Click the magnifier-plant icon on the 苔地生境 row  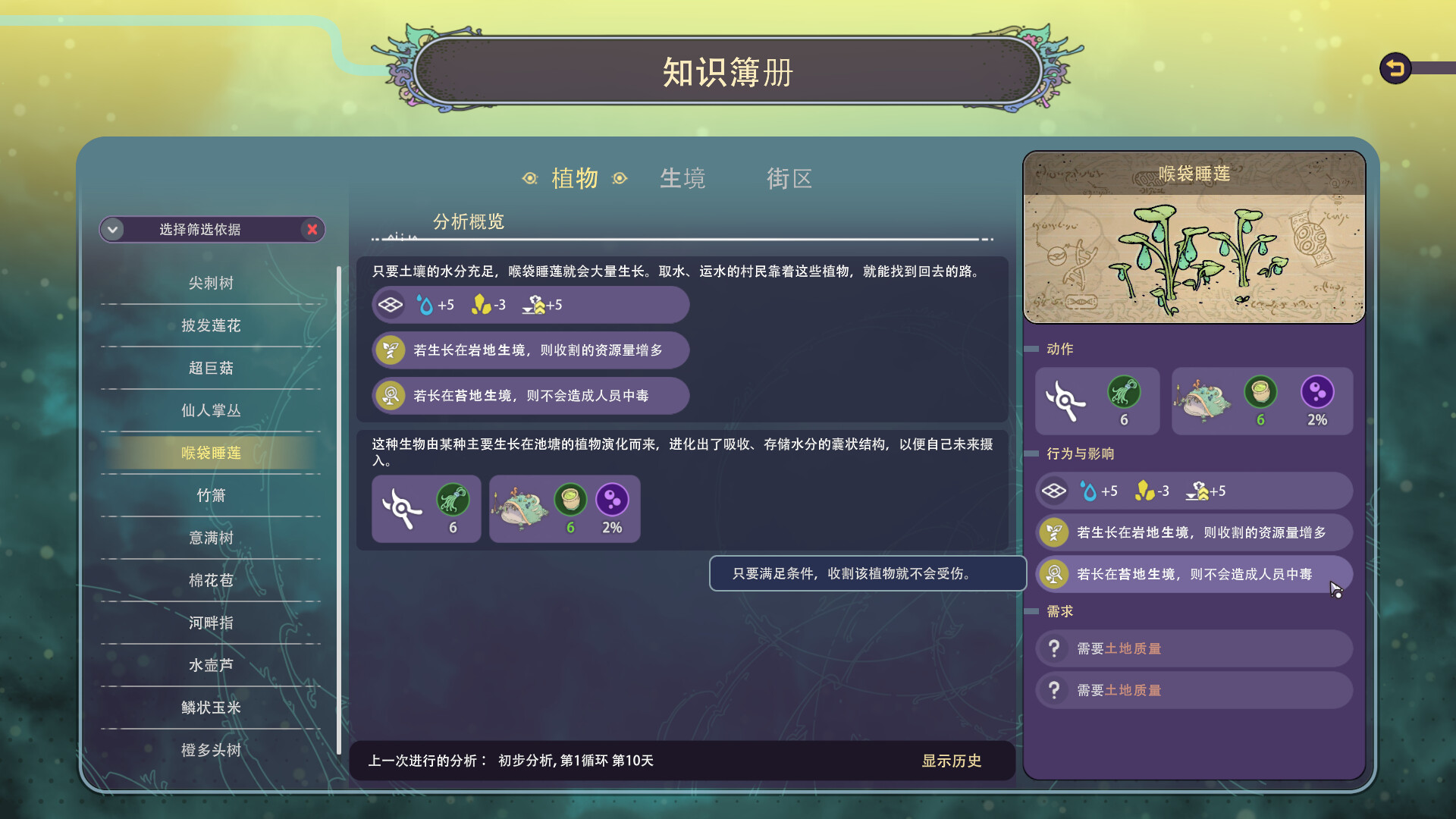point(1053,575)
